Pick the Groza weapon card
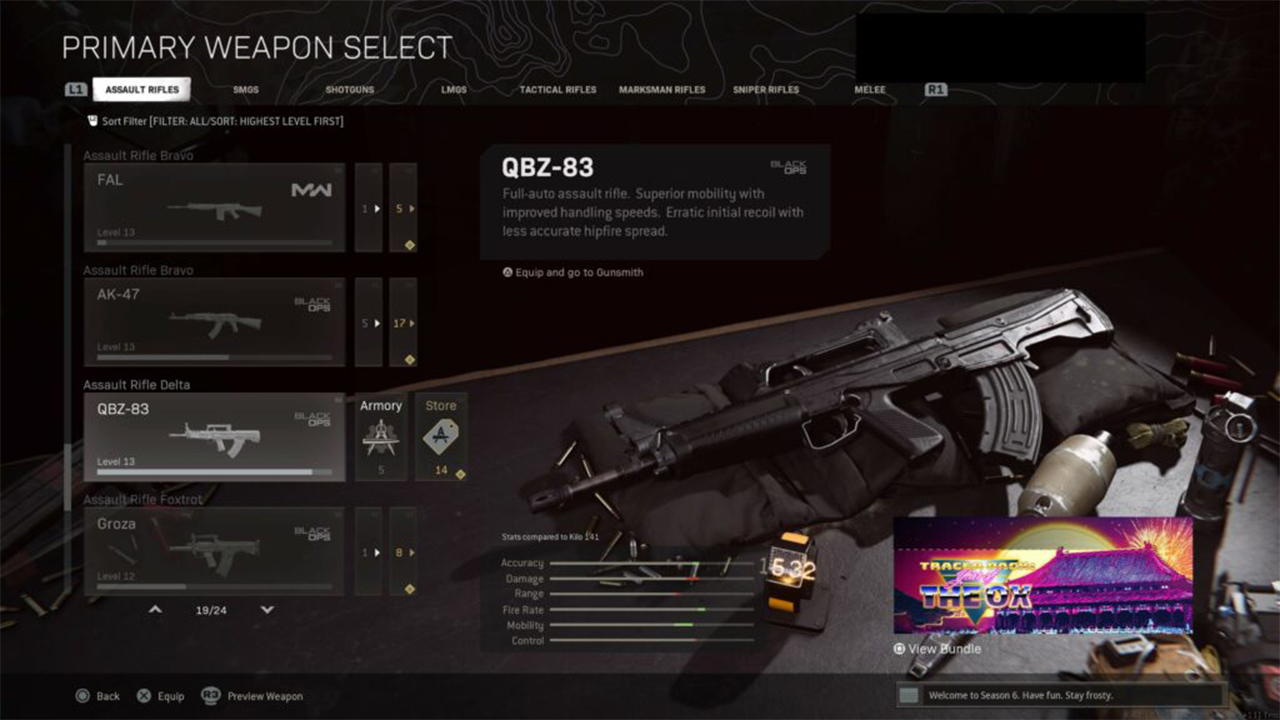The image size is (1280, 720). [214, 551]
